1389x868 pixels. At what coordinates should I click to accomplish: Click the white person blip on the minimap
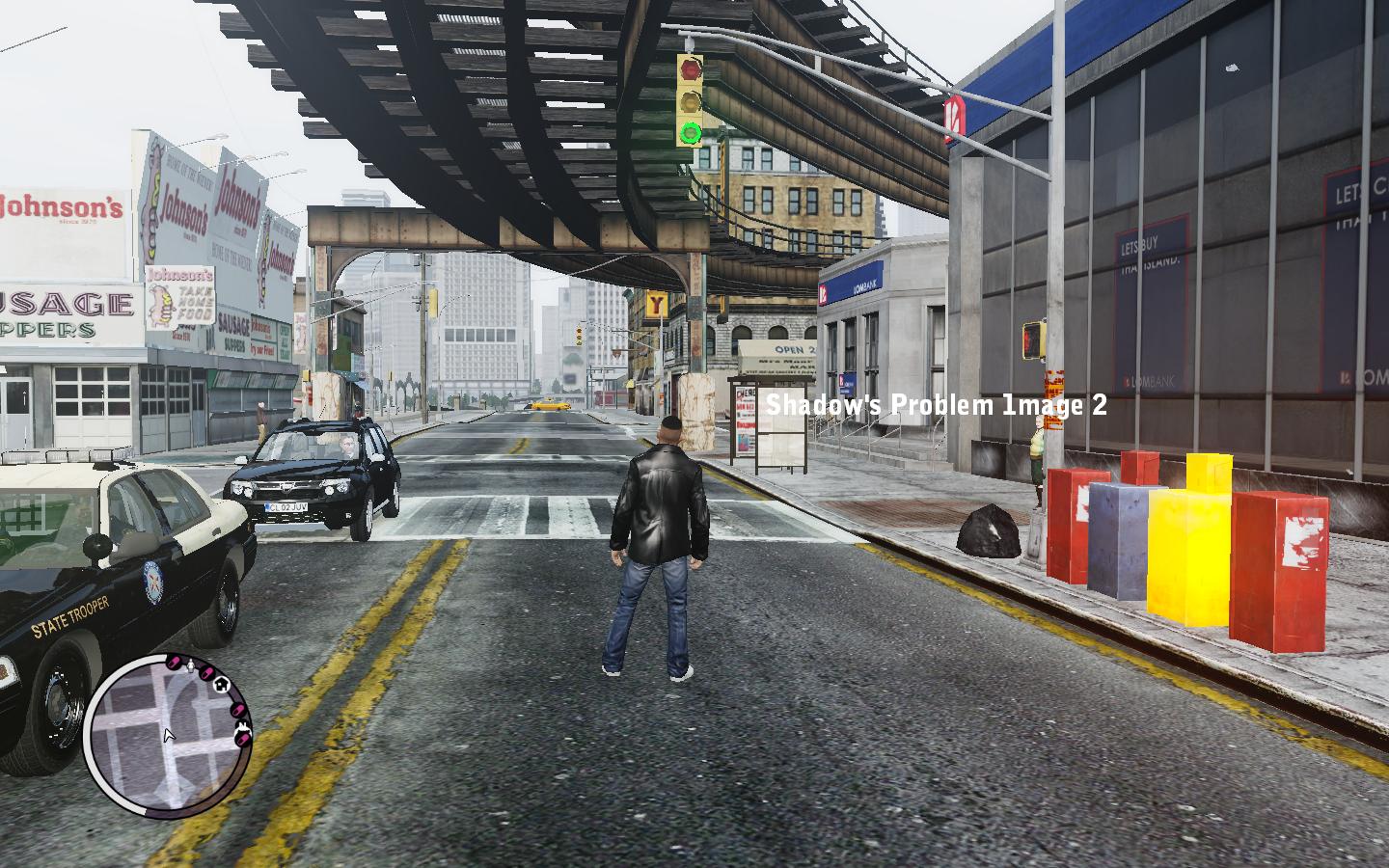click(x=190, y=666)
